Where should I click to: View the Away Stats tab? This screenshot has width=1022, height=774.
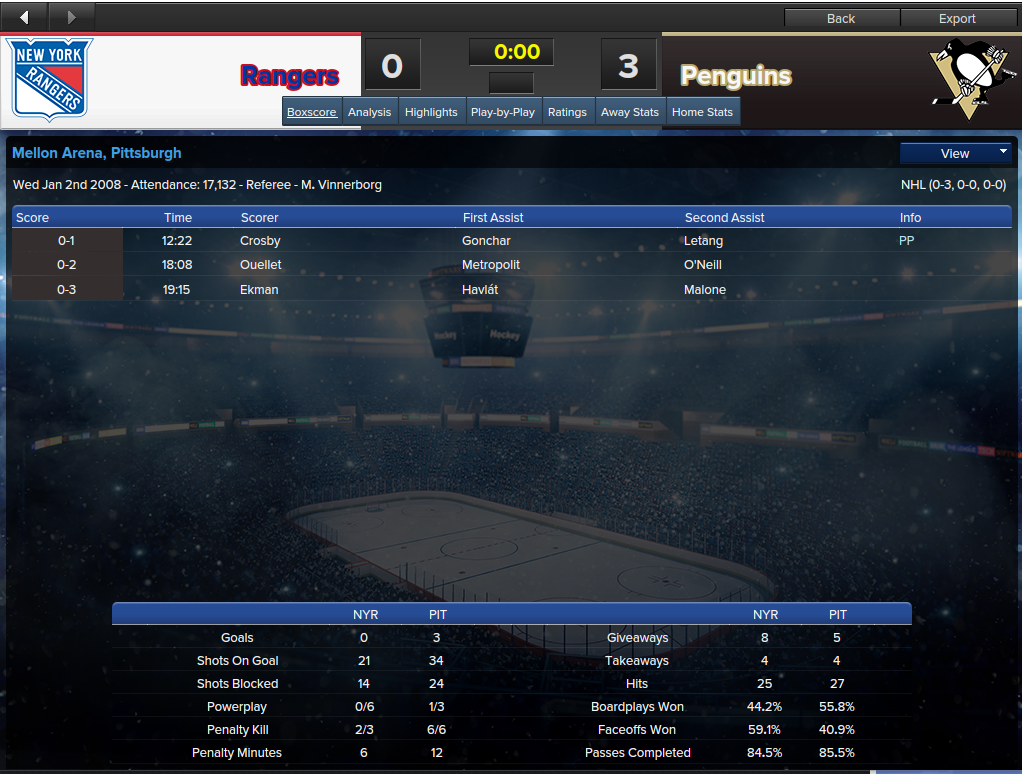(x=630, y=112)
